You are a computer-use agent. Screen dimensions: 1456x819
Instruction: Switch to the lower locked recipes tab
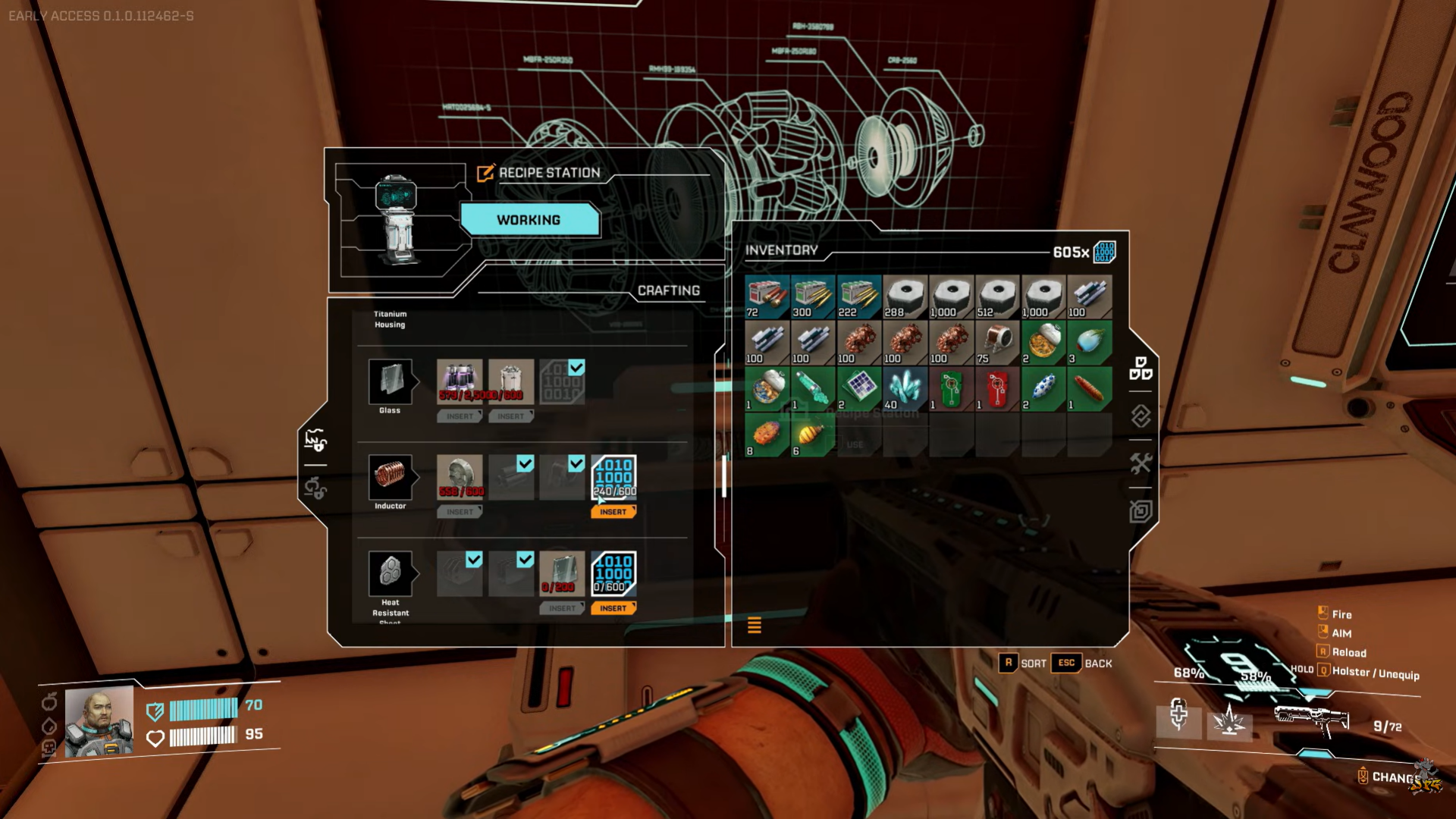pyautogui.click(x=315, y=488)
